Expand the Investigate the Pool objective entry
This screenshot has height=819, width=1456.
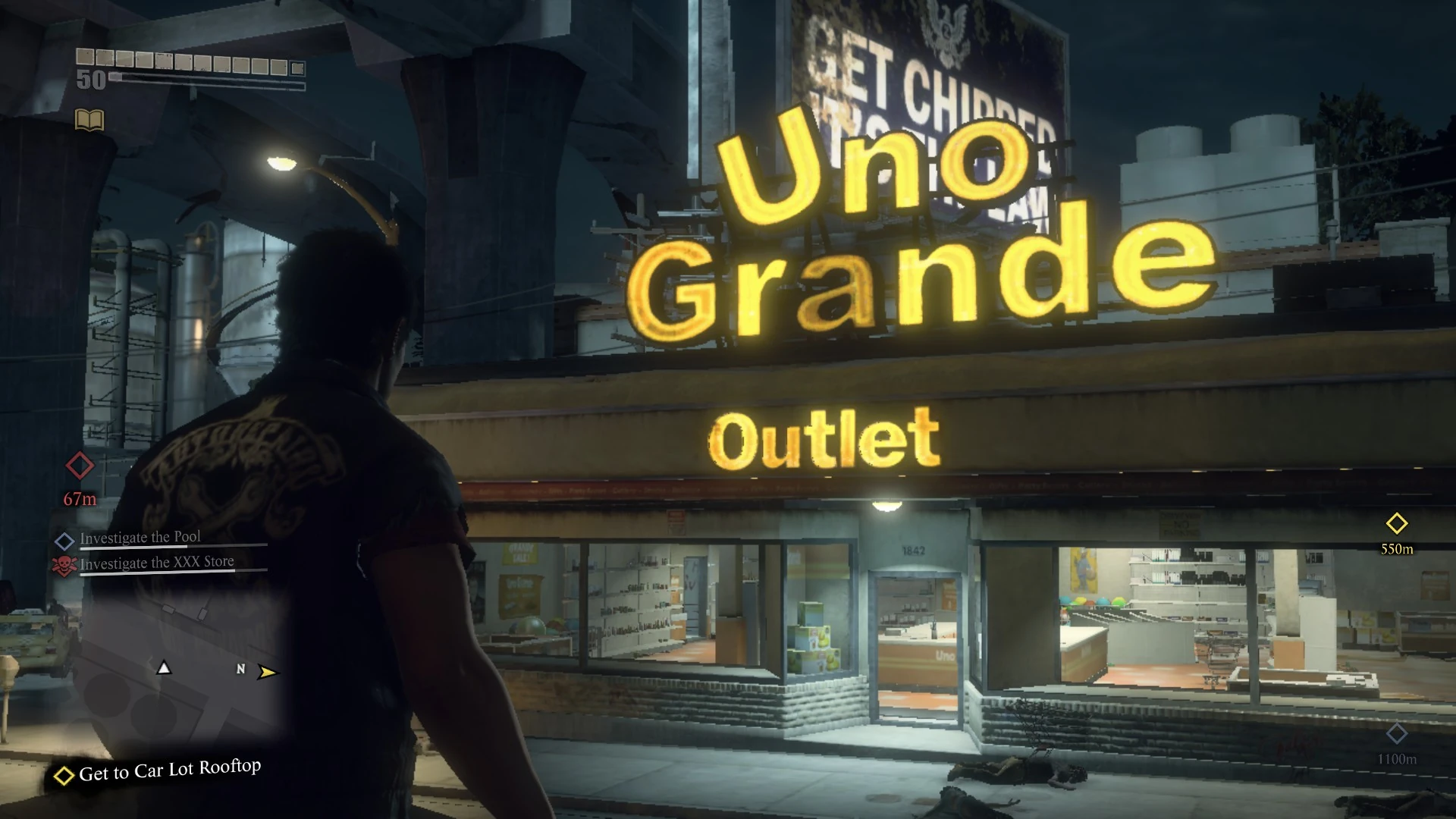pyautogui.click(x=140, y=537)
